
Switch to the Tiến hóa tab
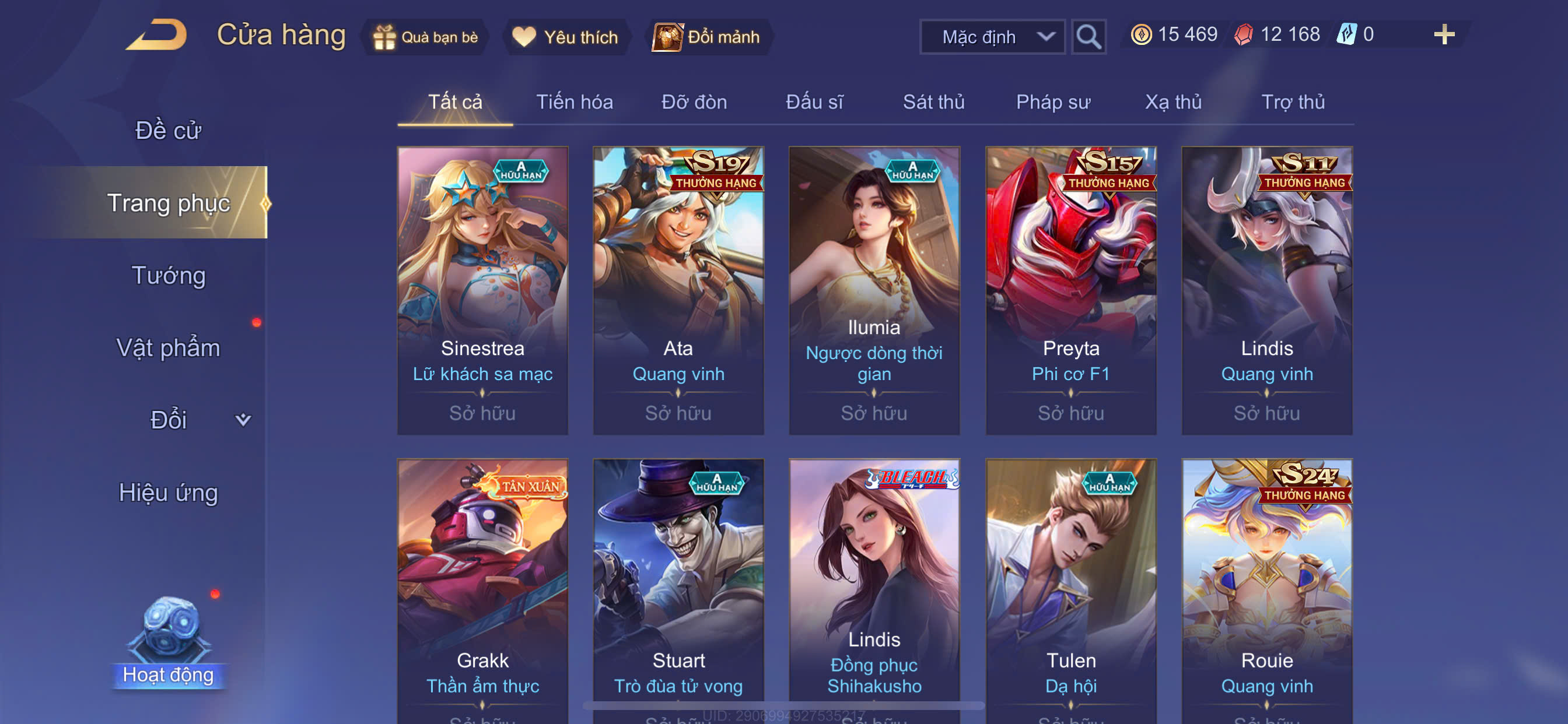pos(574,101)
